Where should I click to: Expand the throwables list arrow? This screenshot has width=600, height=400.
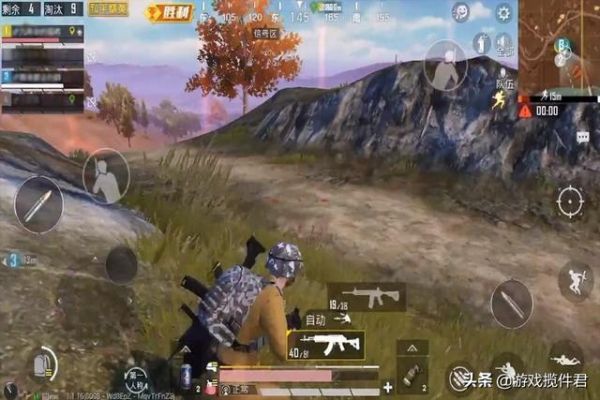[412, 346]
